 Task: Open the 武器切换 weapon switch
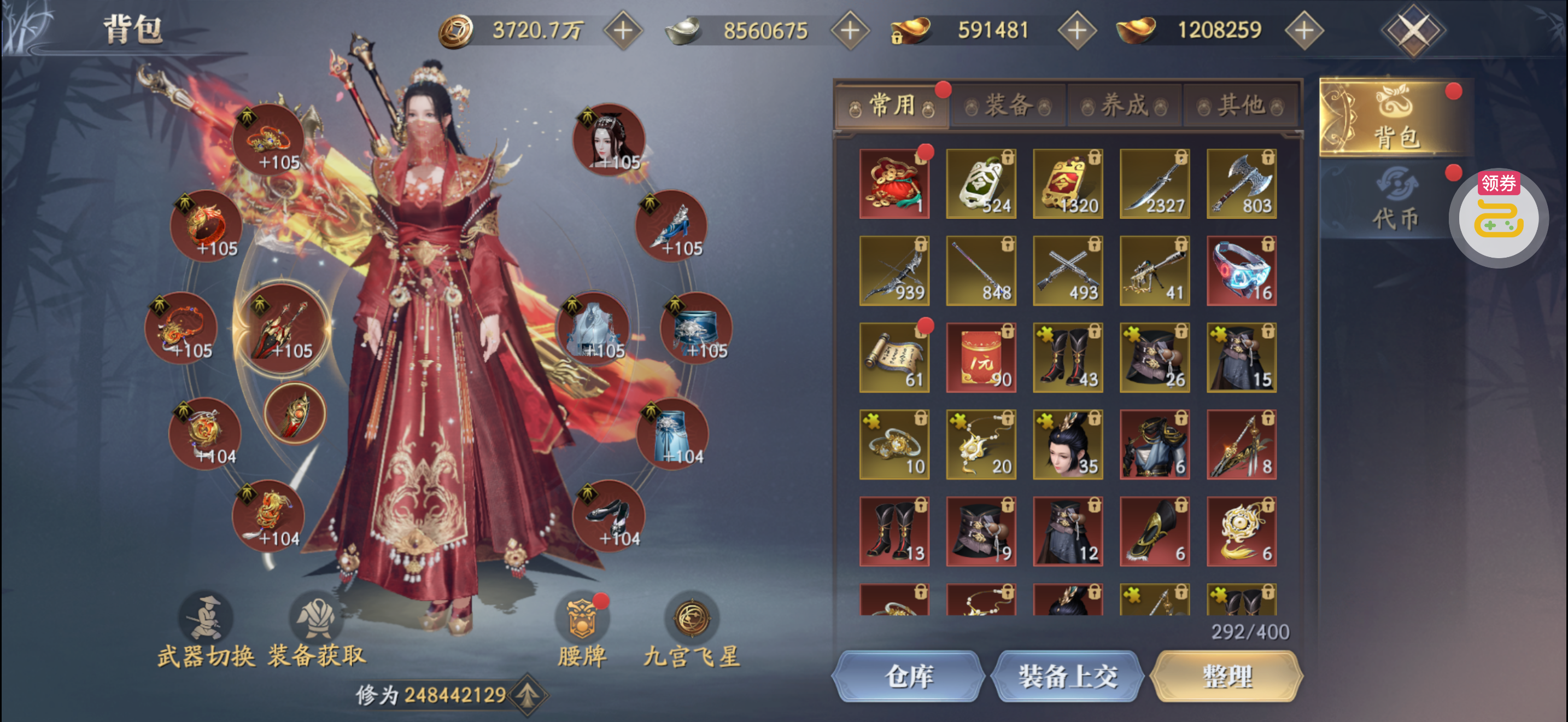(x=206, y=630)
